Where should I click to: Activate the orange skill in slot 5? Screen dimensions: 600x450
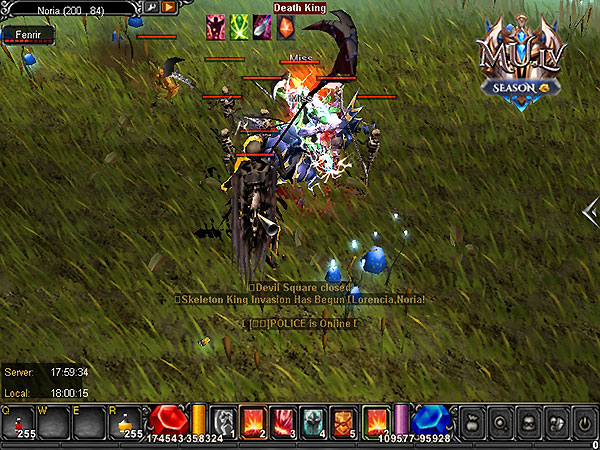(343, 421)
